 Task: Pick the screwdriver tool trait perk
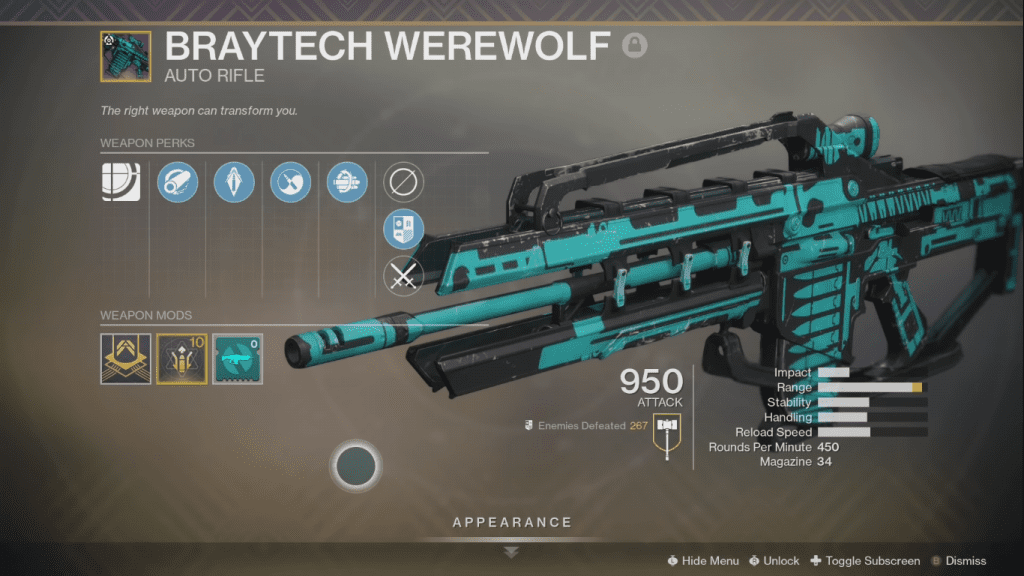[x=291, y=182]
